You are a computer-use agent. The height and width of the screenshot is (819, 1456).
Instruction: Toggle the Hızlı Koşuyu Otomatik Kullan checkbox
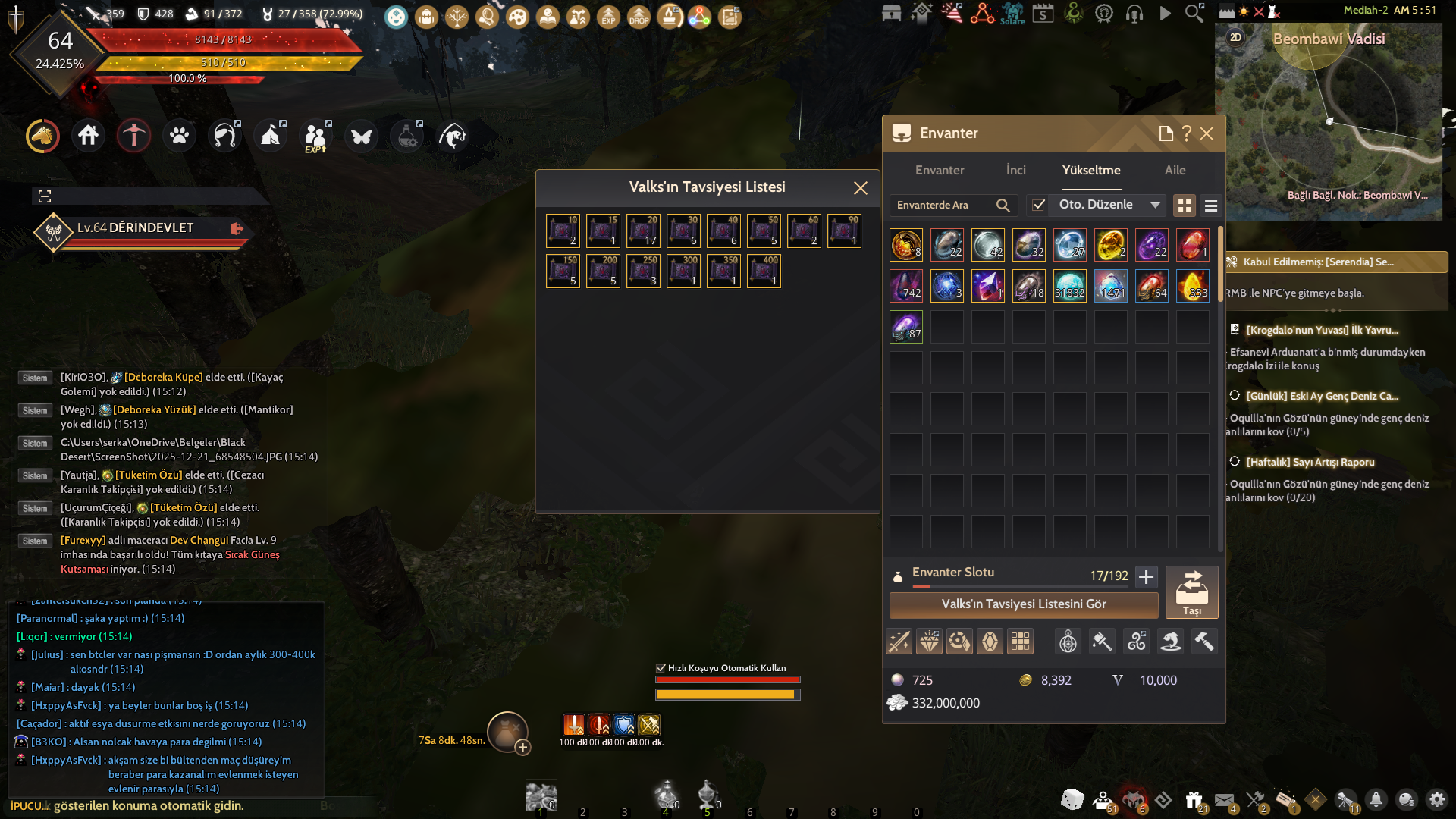click(660, 668)
